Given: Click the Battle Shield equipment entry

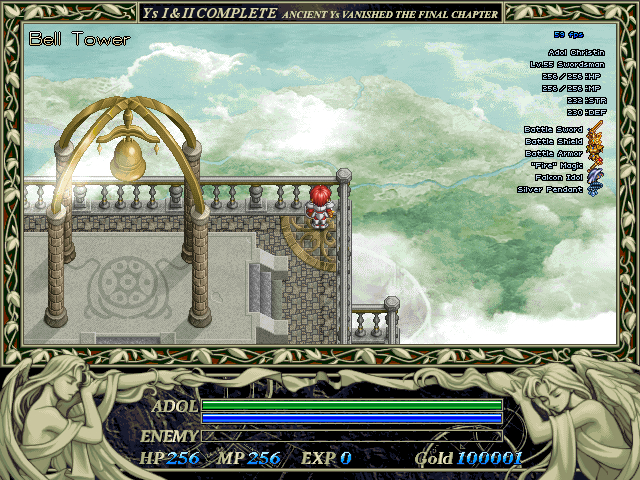Looking at the screenshot, I should point(594,142).
